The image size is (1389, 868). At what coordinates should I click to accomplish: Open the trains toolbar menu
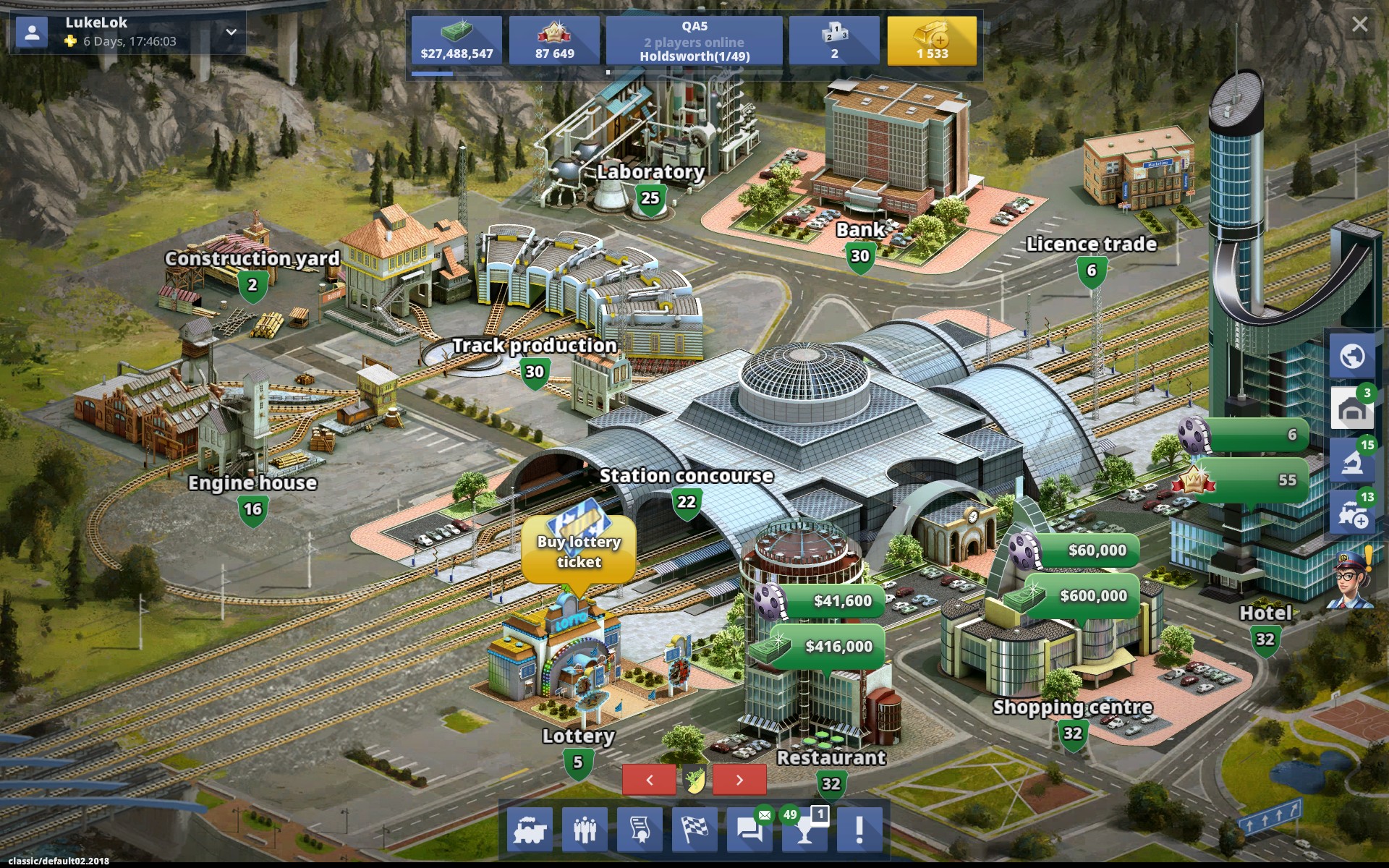(x=529, y=829)
